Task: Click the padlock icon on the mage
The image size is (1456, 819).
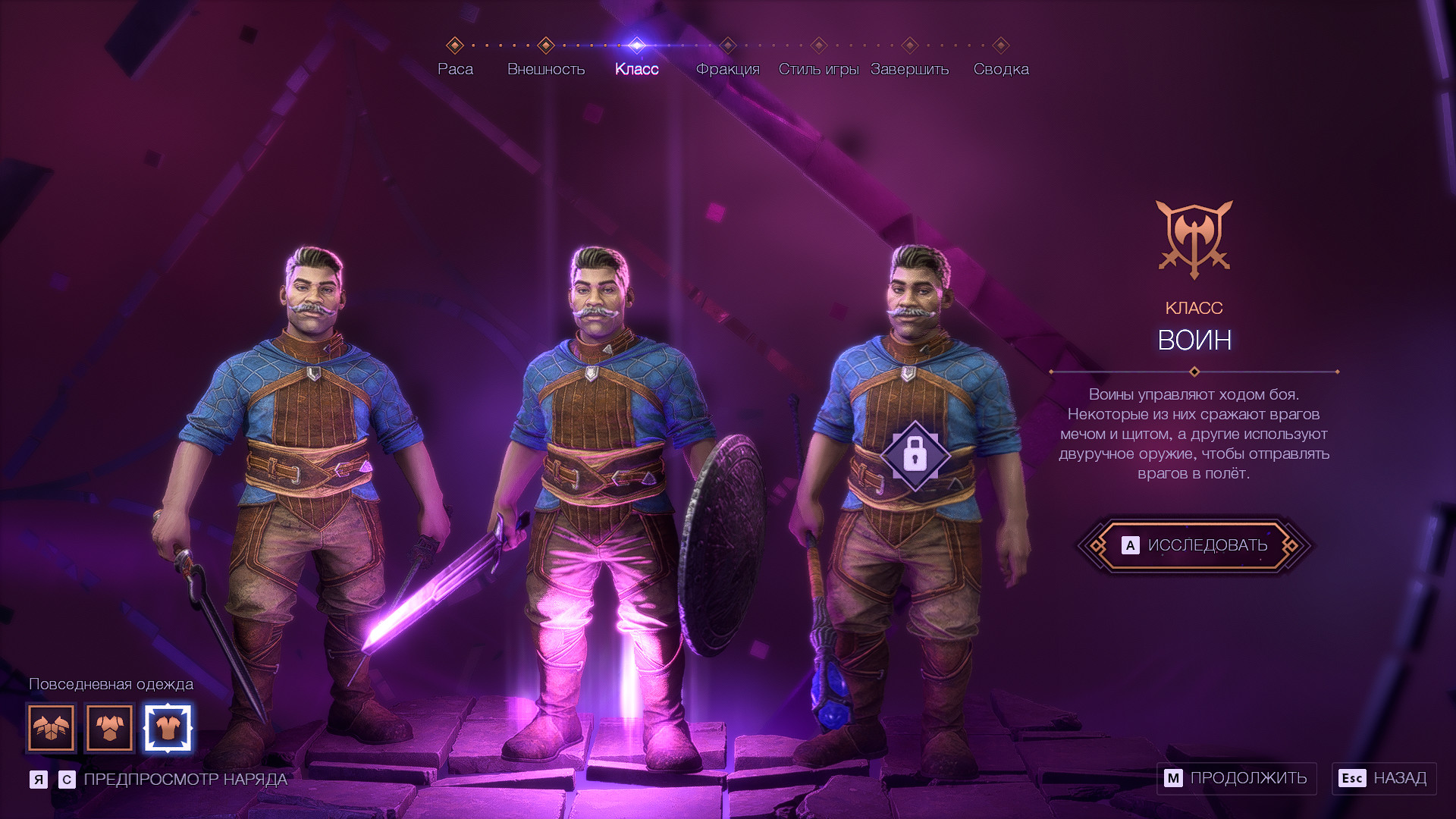Action: 915,456
